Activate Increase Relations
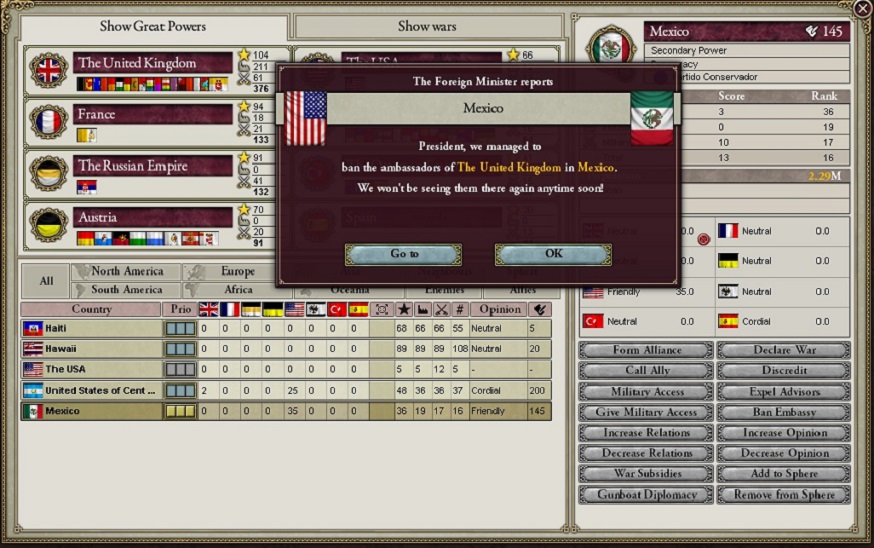874x548 pixels. 646,433
